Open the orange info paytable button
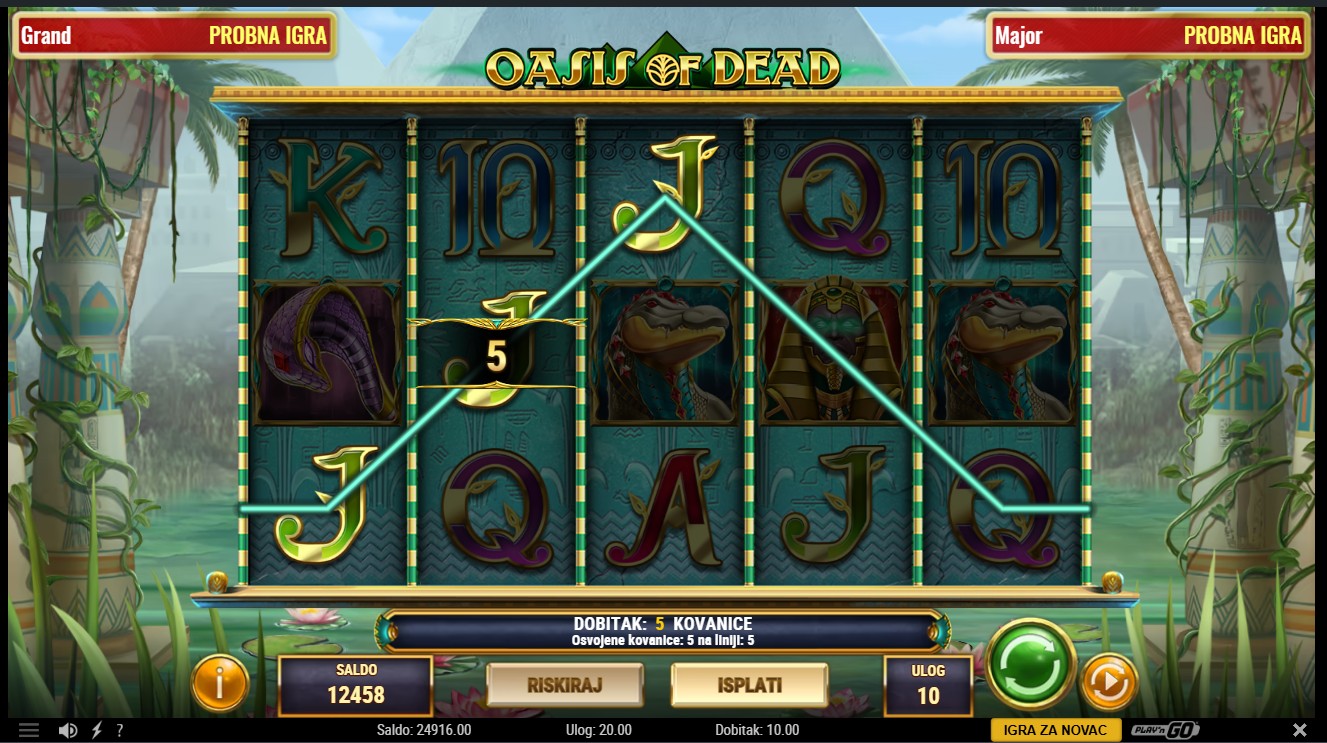 219,683
